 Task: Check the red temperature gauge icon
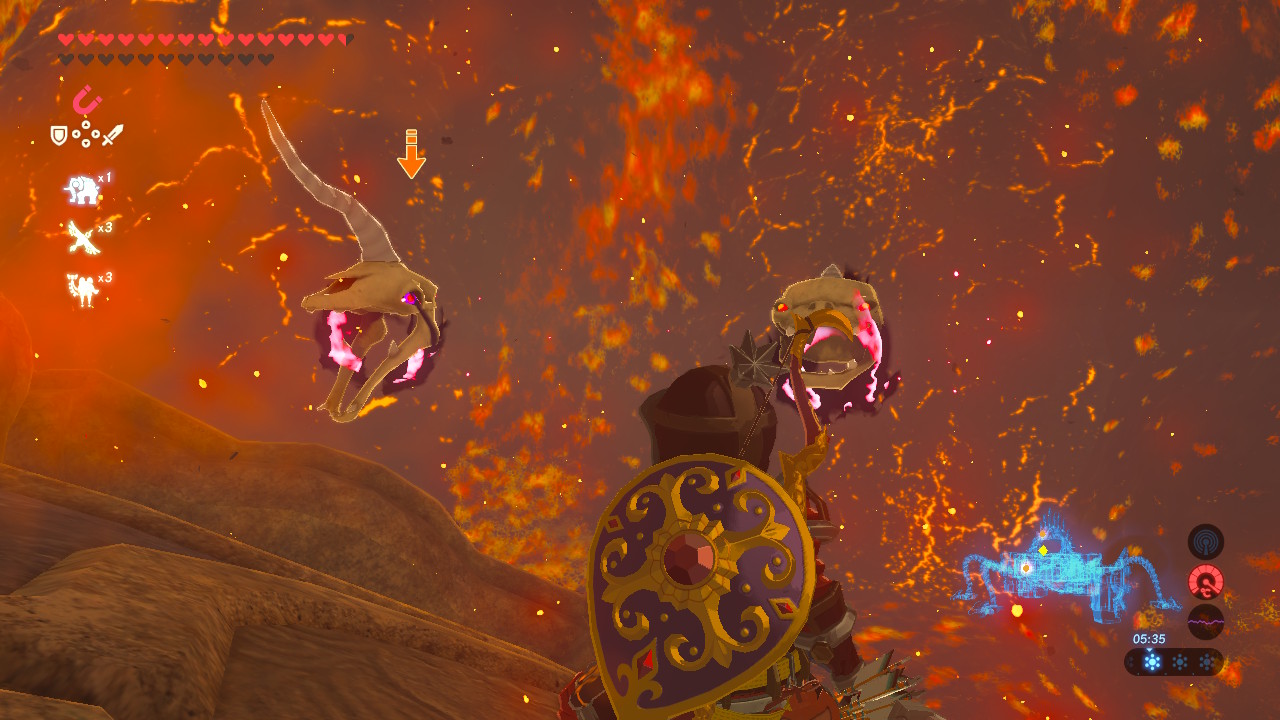pyautogui.click(x=1205, y=582)
